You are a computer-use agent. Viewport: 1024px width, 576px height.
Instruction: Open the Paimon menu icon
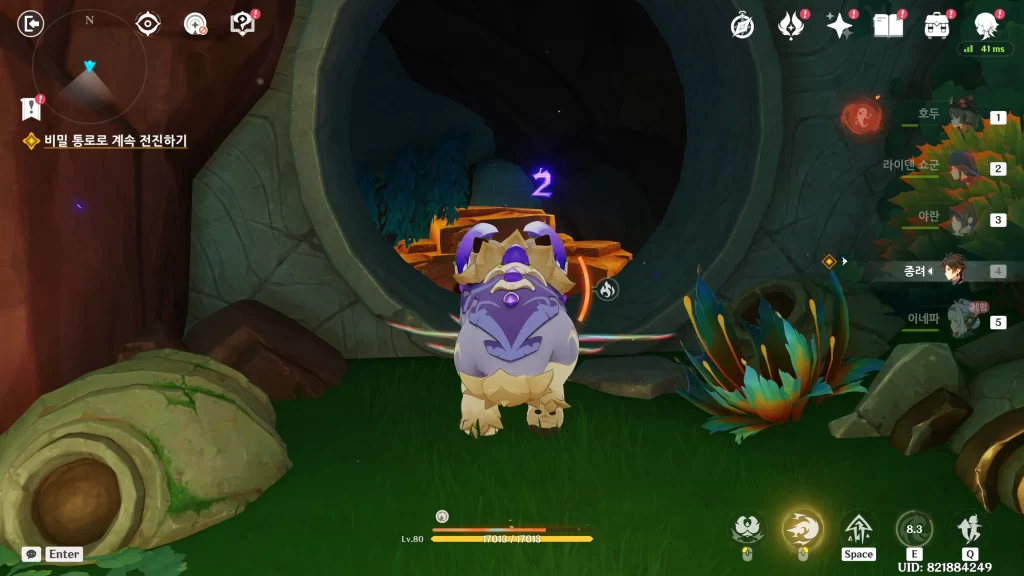pyautogui.click(x=986, y=26)
